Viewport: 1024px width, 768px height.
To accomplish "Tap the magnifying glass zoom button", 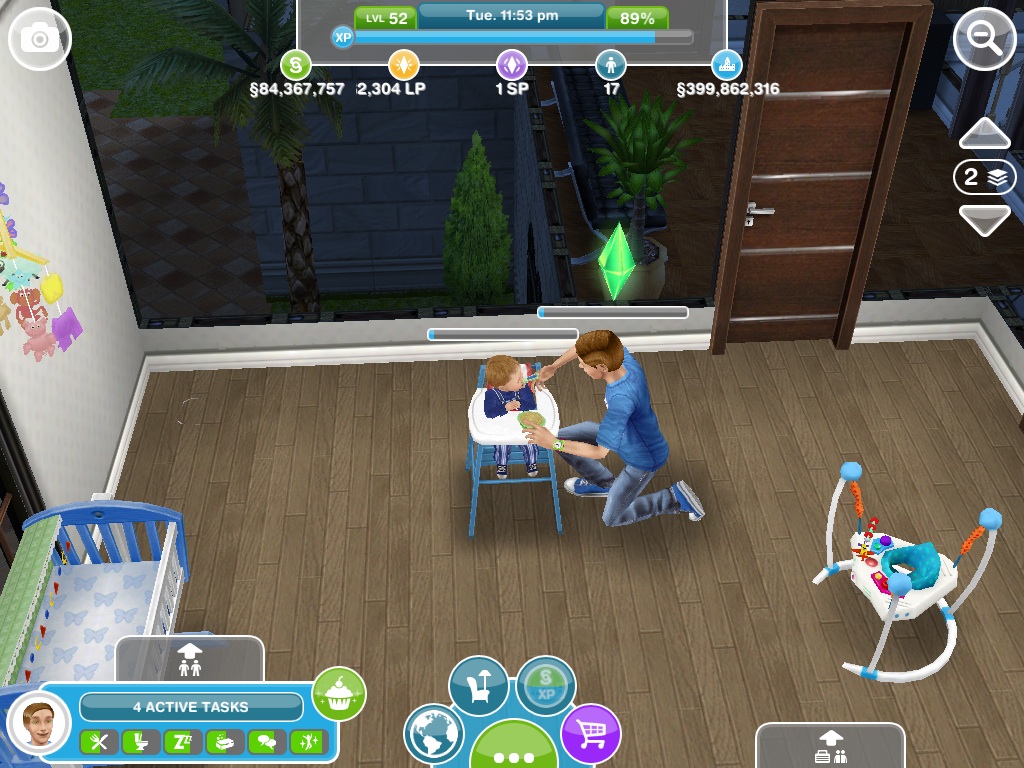I will click(983, 39).
